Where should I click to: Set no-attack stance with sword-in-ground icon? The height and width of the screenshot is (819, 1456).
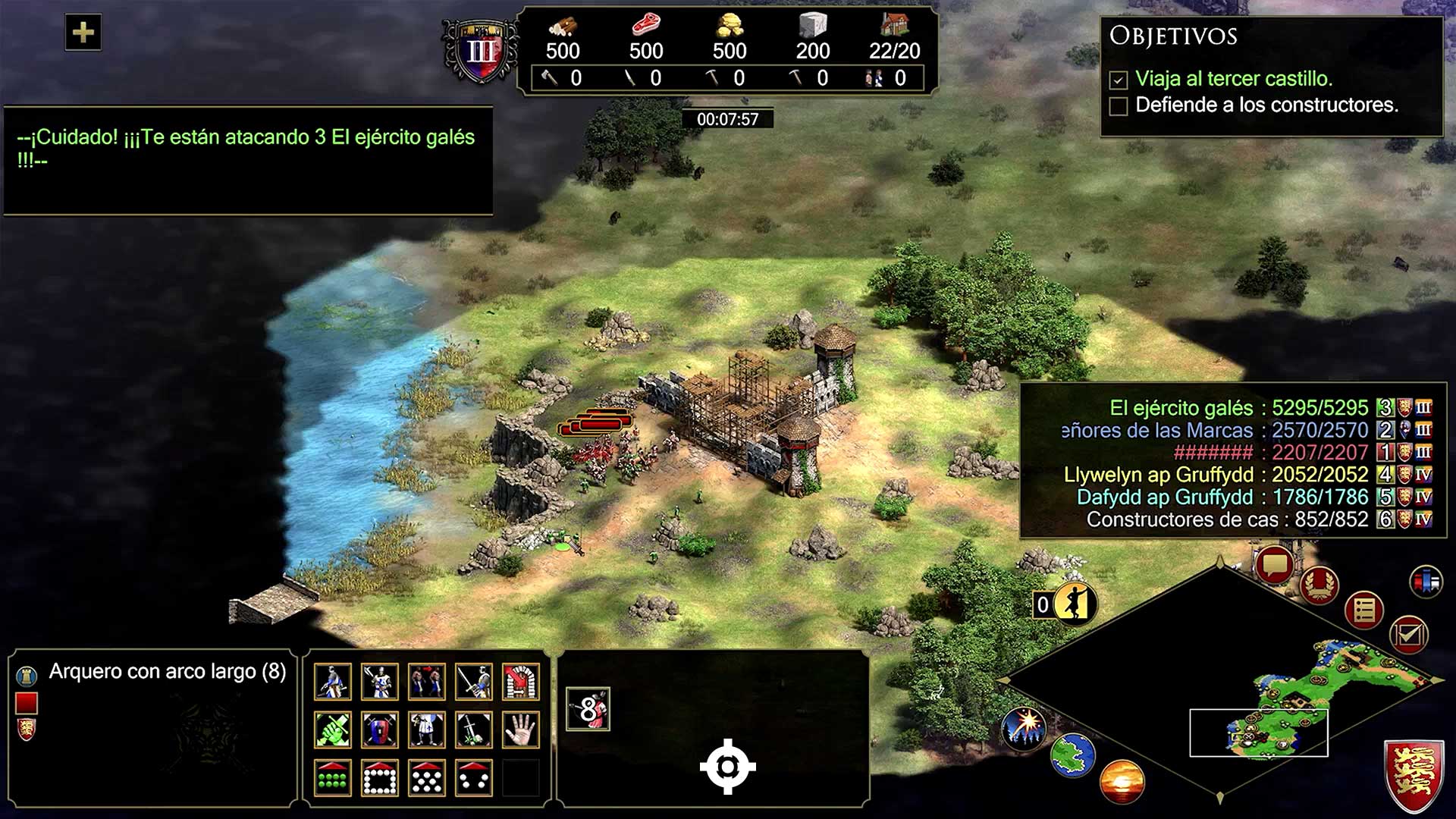[x=474, y=730]
